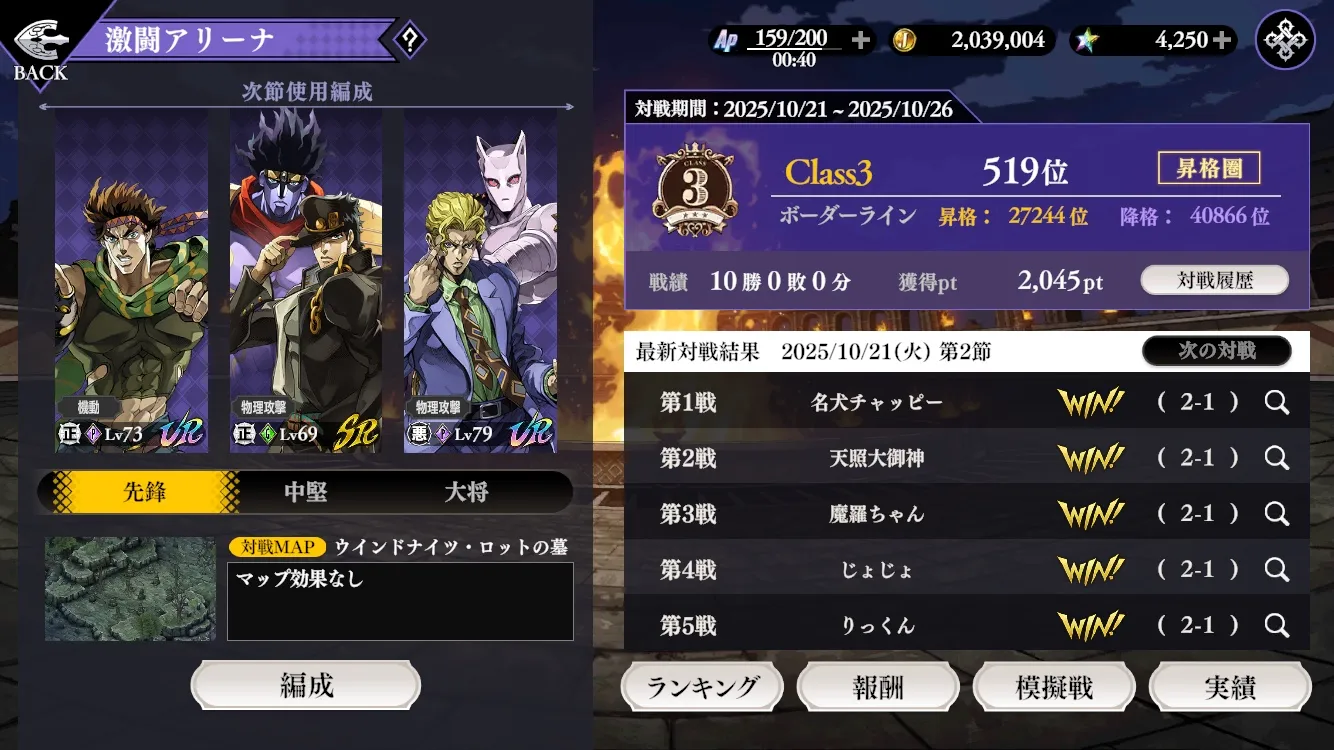Inspect the 第4戦 じょじょ match details
Screen dimensions: 1334x750
pyautogui.click(x=1276, y=570)
